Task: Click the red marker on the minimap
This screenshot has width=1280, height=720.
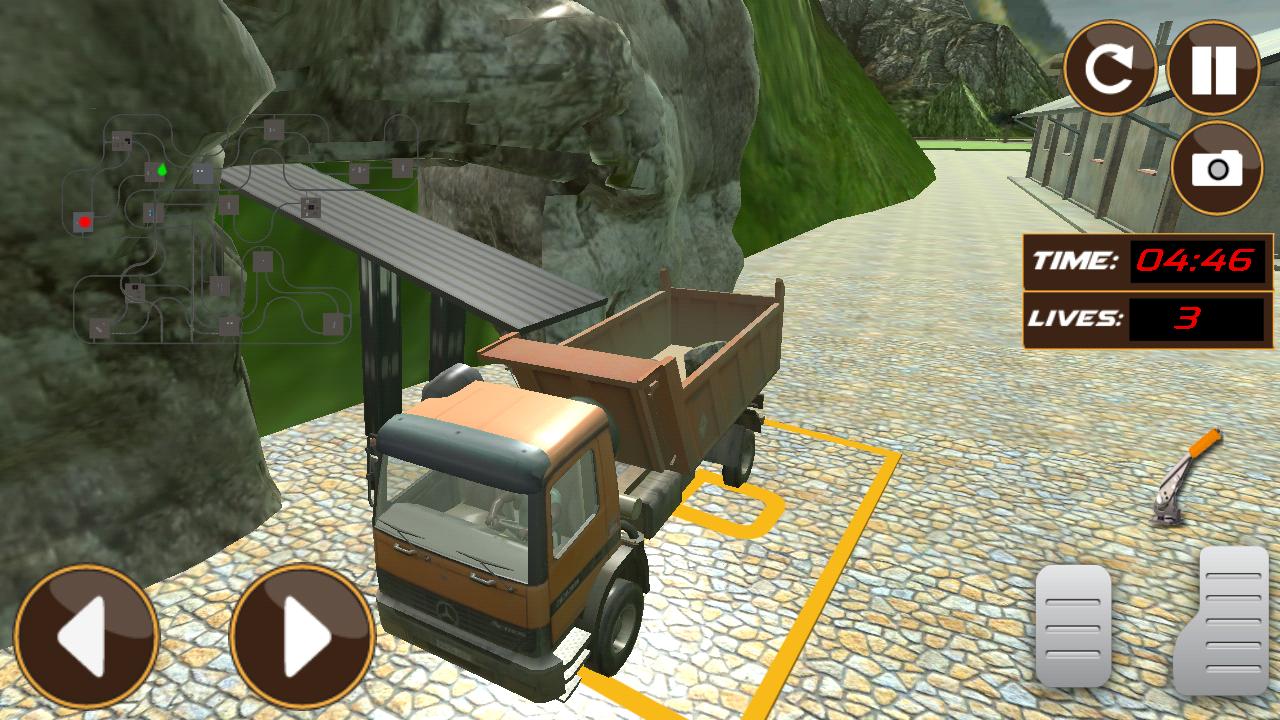Action: pyautogui.click(x=84, y=221)
